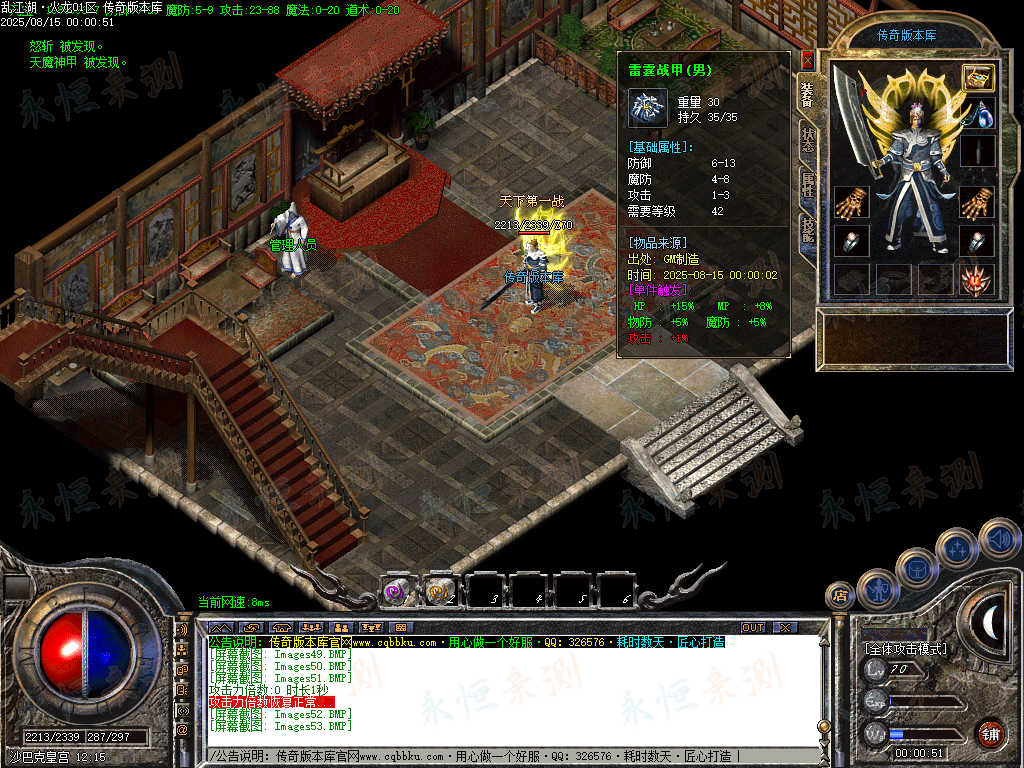Show the 技能 skills tab
Screen dimensions: 1024x768
pos(807,230)
